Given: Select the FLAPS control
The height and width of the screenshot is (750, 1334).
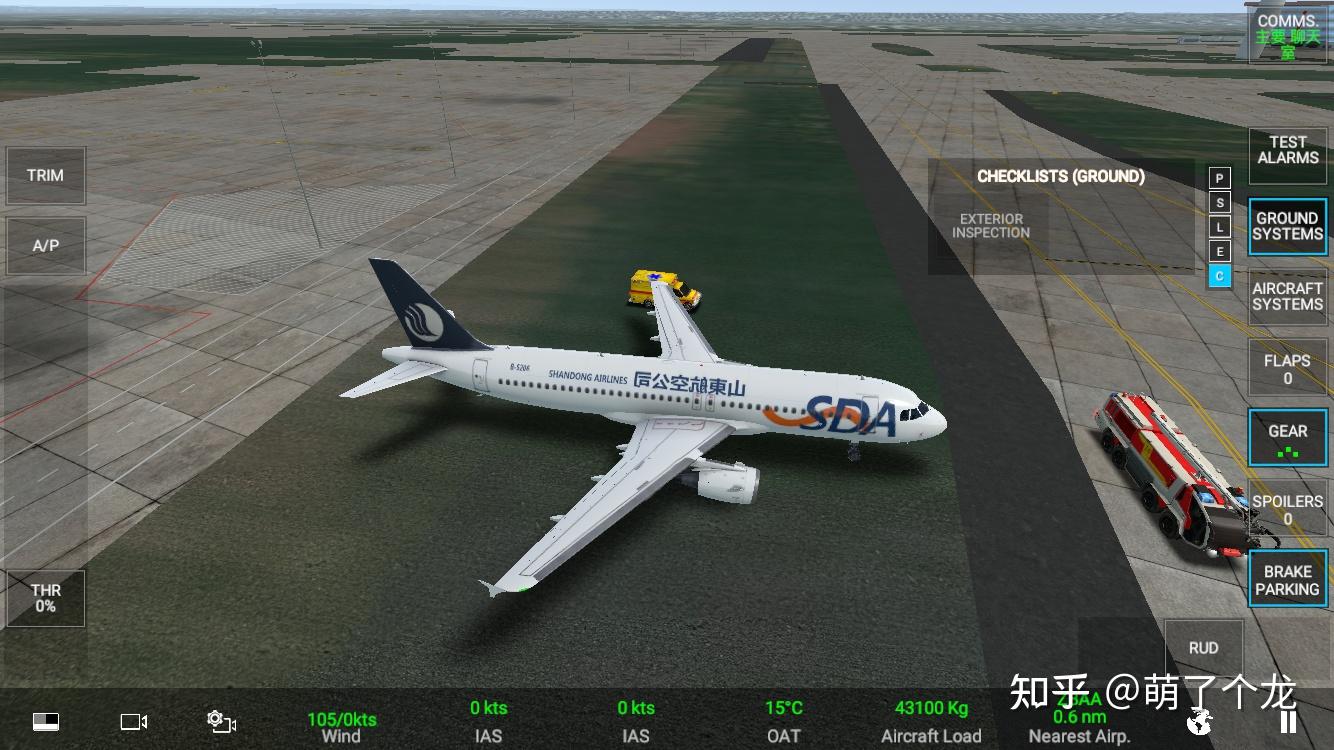Looking at the screenshot, I should point(1287,368).
